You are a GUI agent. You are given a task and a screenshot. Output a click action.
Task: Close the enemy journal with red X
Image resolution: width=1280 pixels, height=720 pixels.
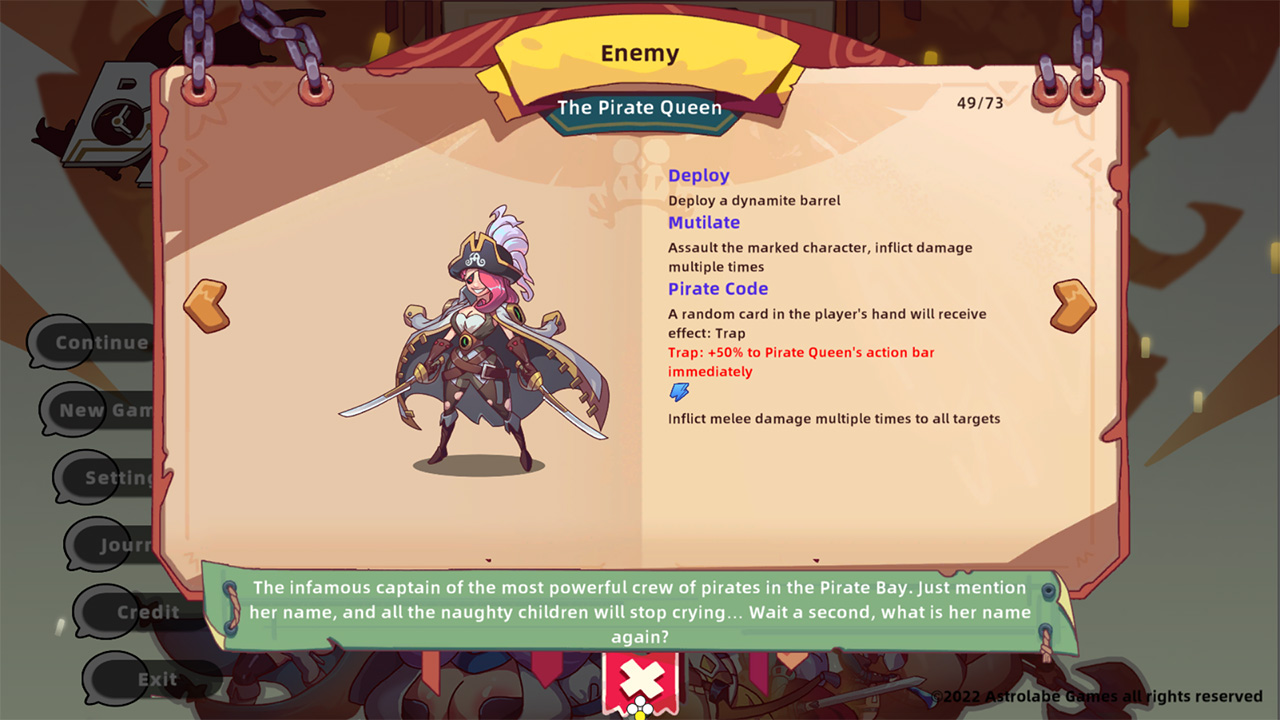(x=640, y=681)
